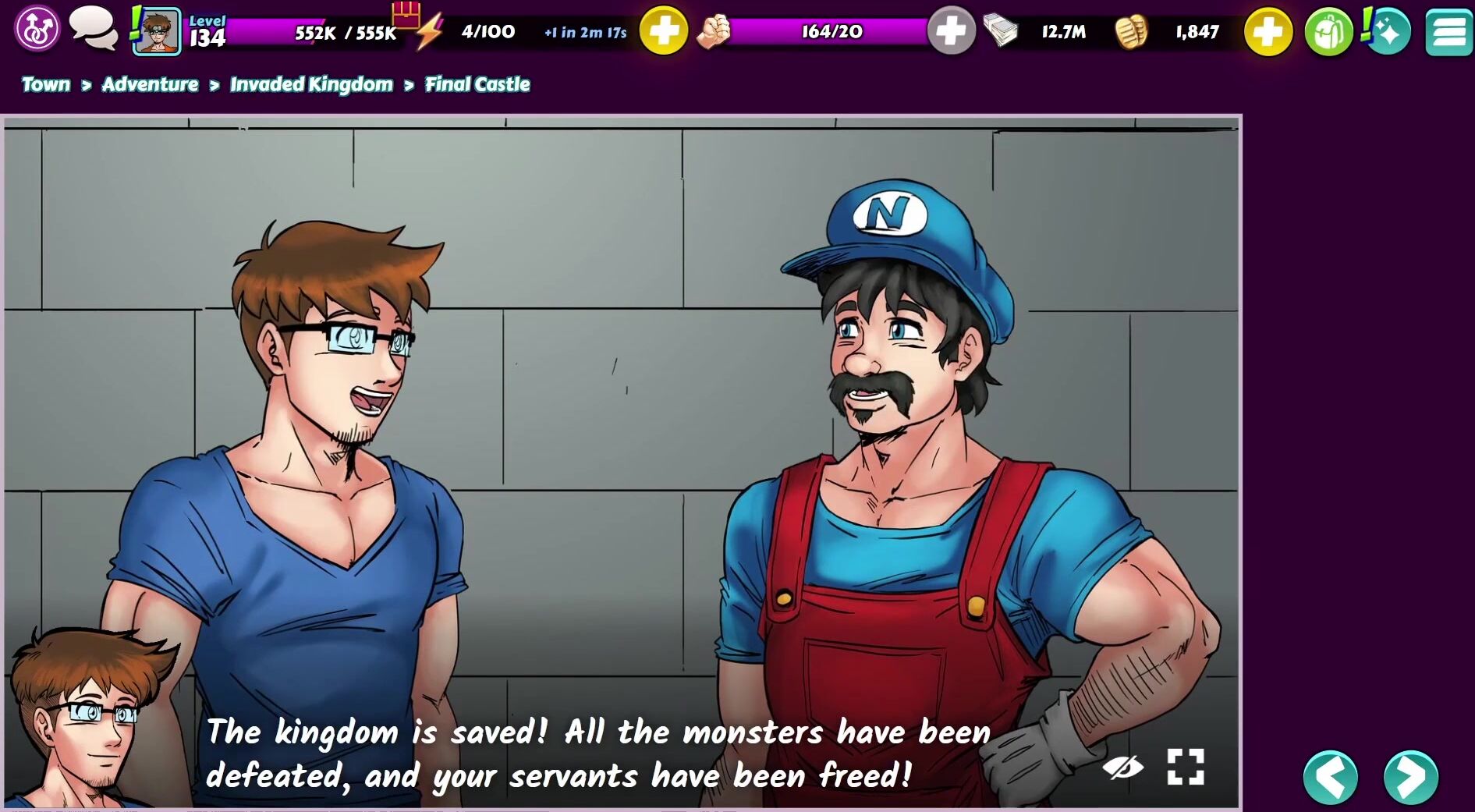Open the teal sparkle icon
The height and width of the screenshot is (812, 1475).
1388,32
